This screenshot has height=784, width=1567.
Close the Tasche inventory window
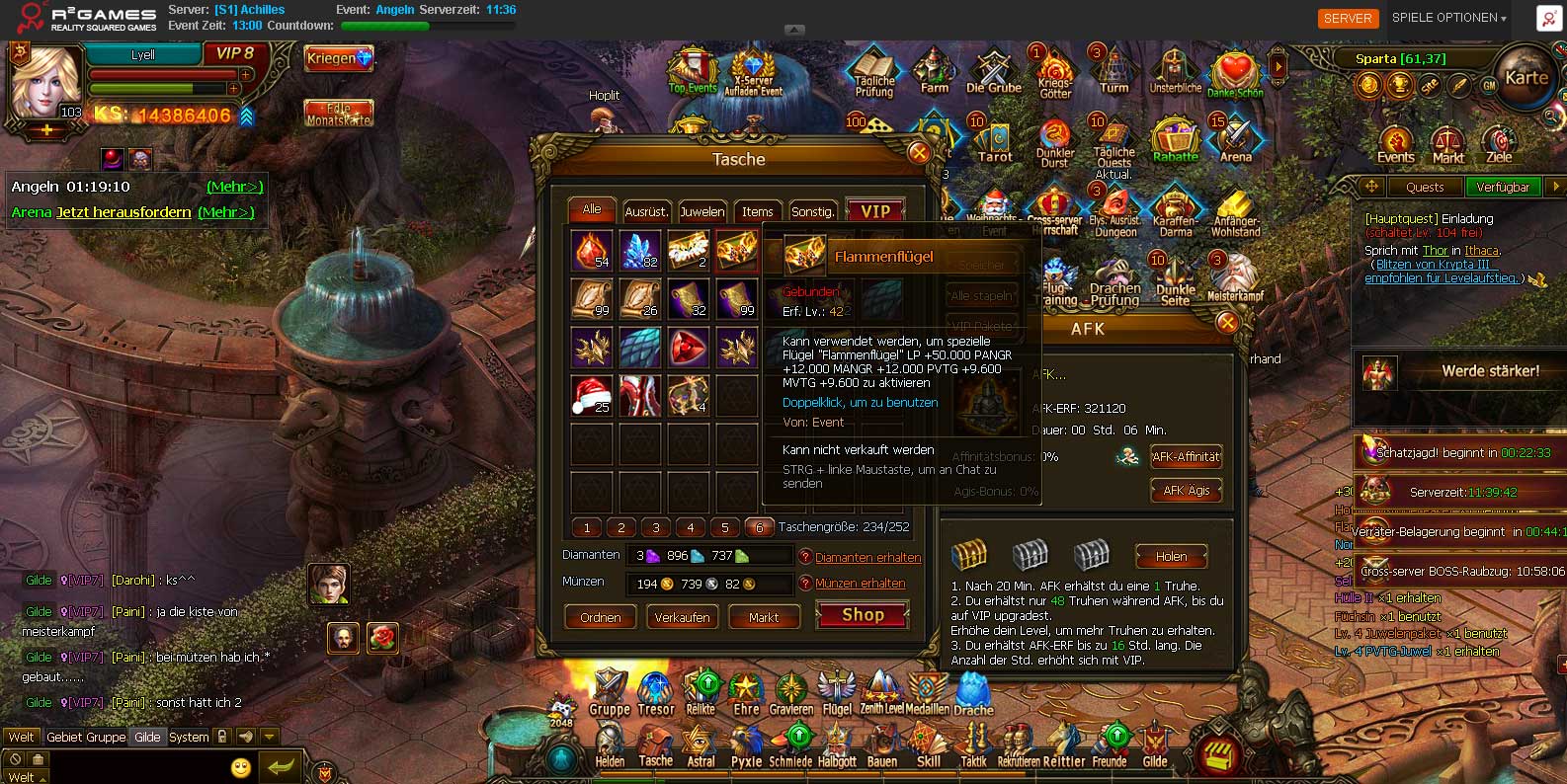[x=919, y=152]
